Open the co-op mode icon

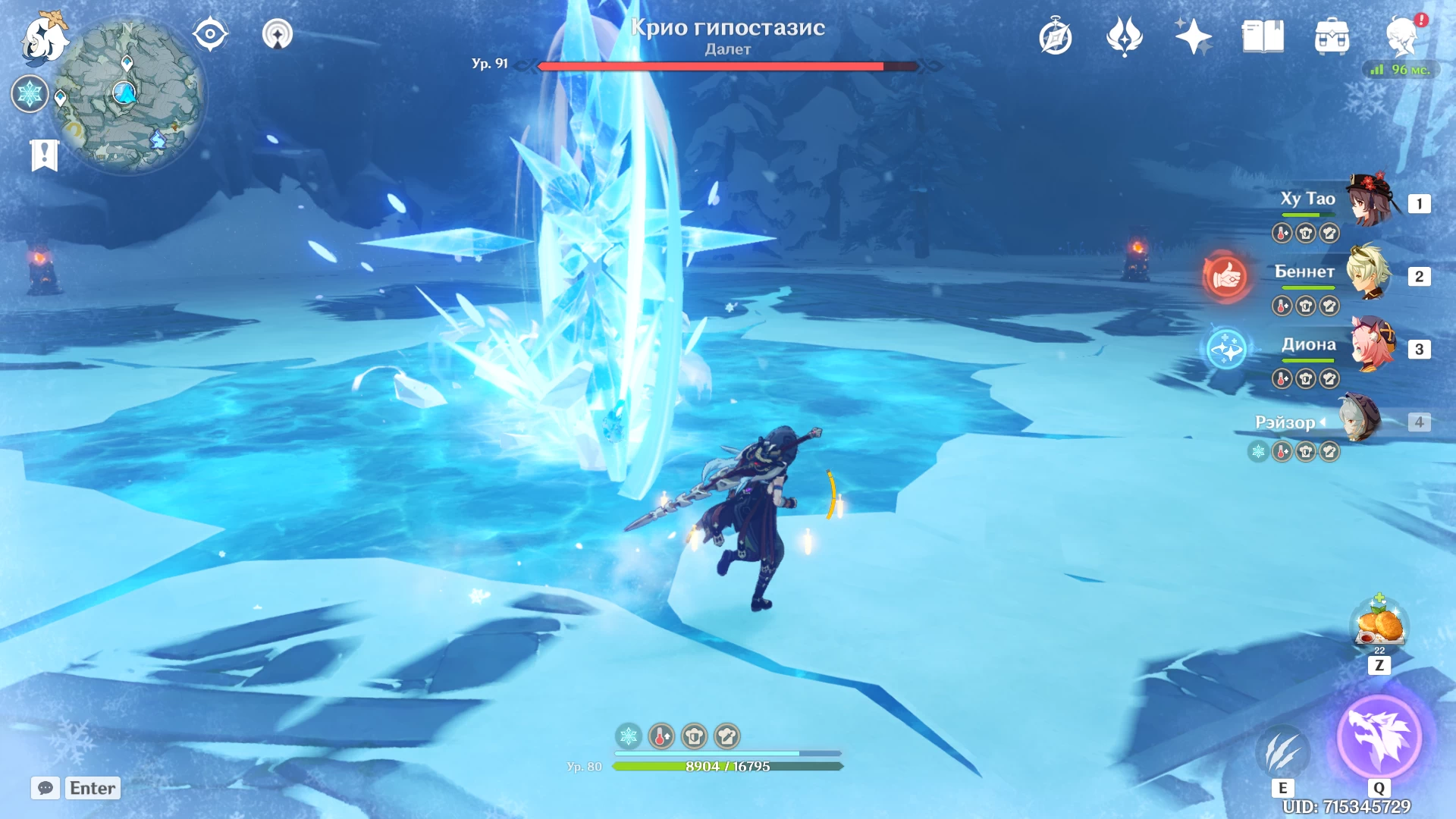click(x=278, y=34)
